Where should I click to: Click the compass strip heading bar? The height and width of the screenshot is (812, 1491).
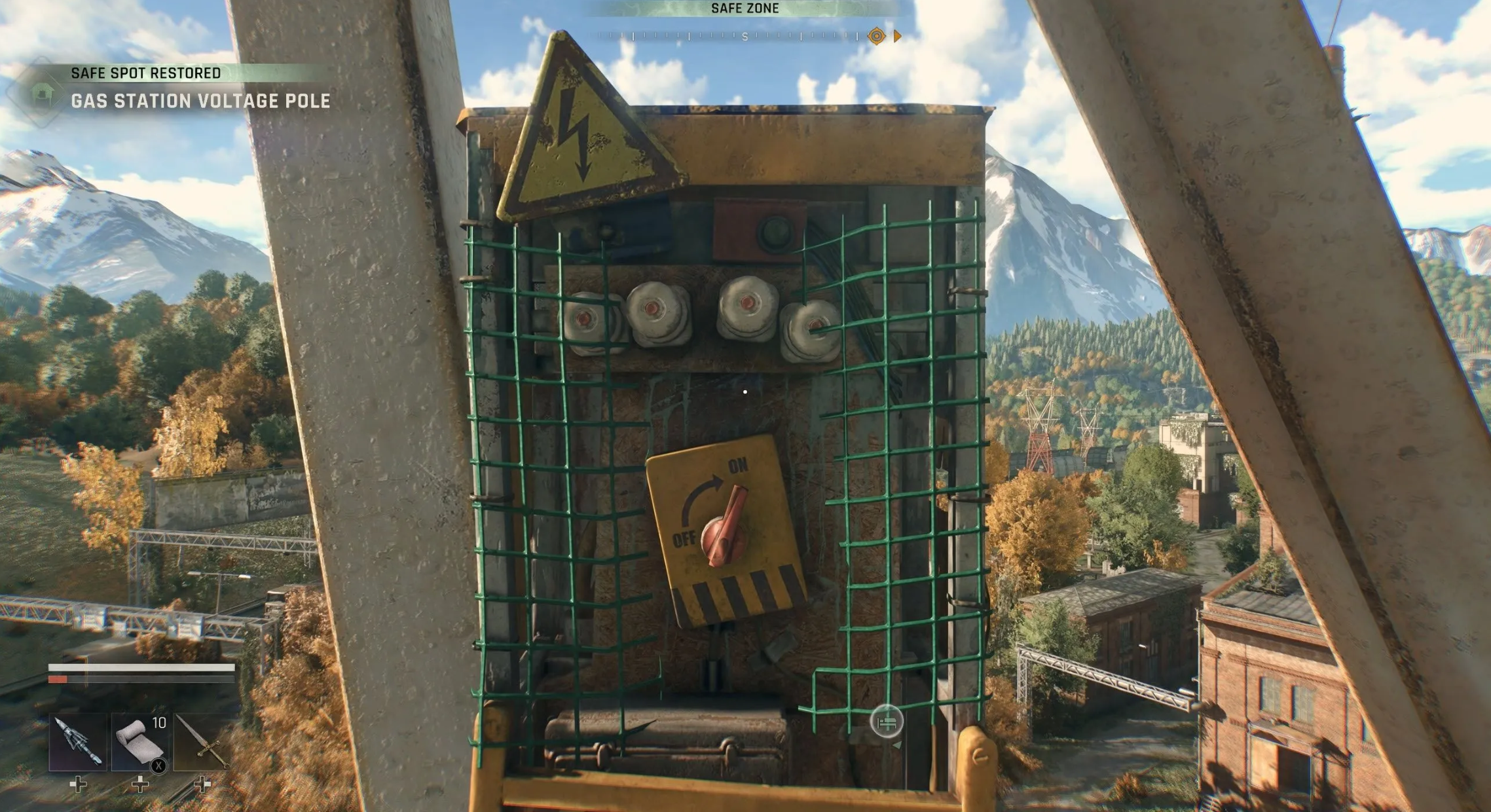[745, 37]
